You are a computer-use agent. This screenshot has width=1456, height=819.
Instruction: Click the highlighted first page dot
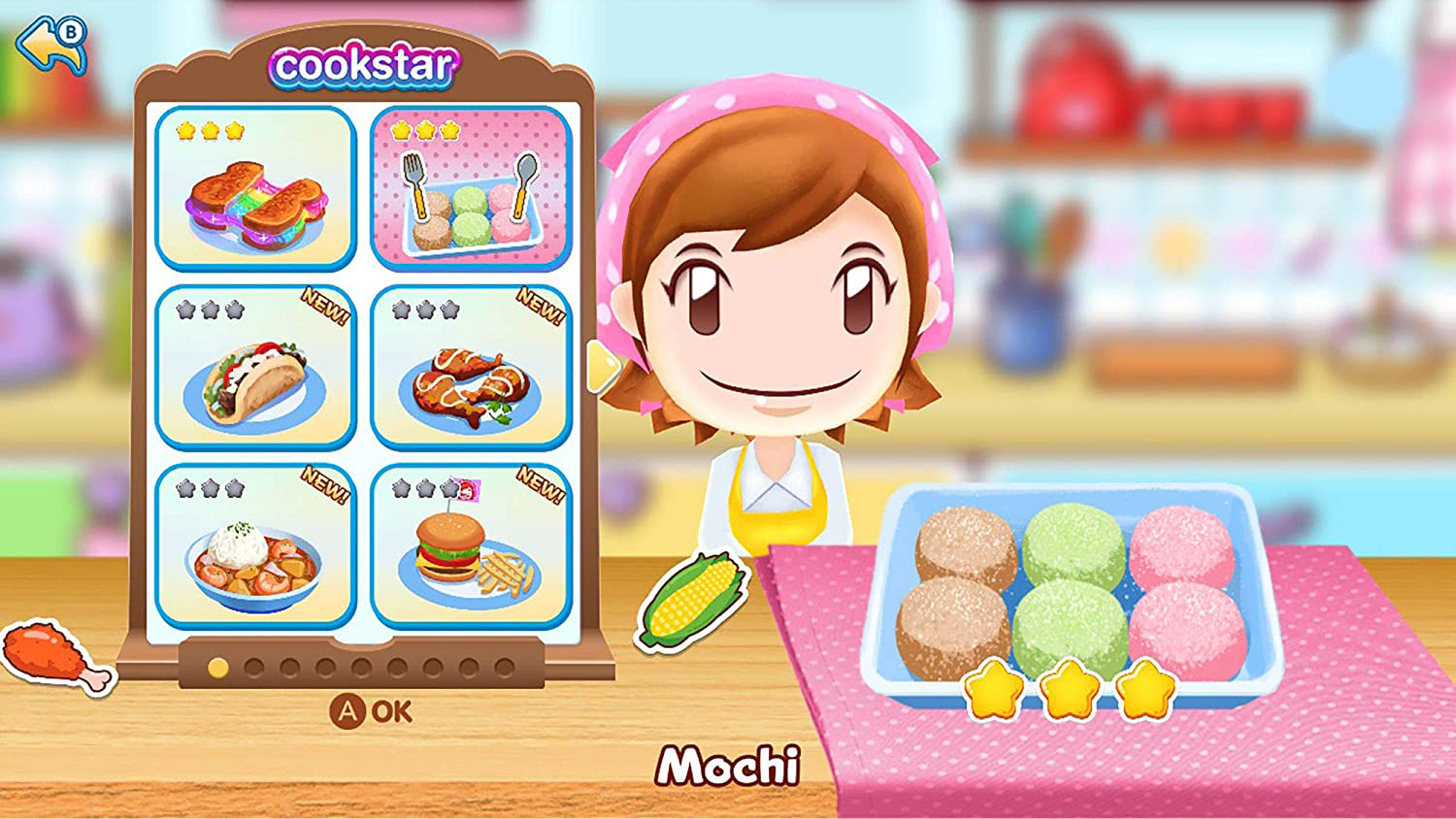(x=217, y=667)
